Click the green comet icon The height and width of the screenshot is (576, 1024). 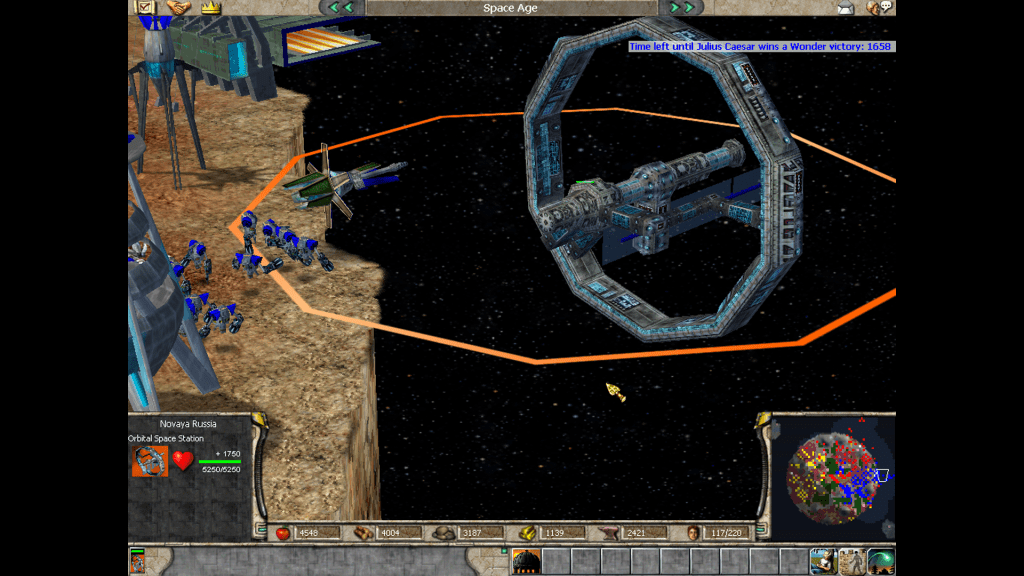pos(880,561)
